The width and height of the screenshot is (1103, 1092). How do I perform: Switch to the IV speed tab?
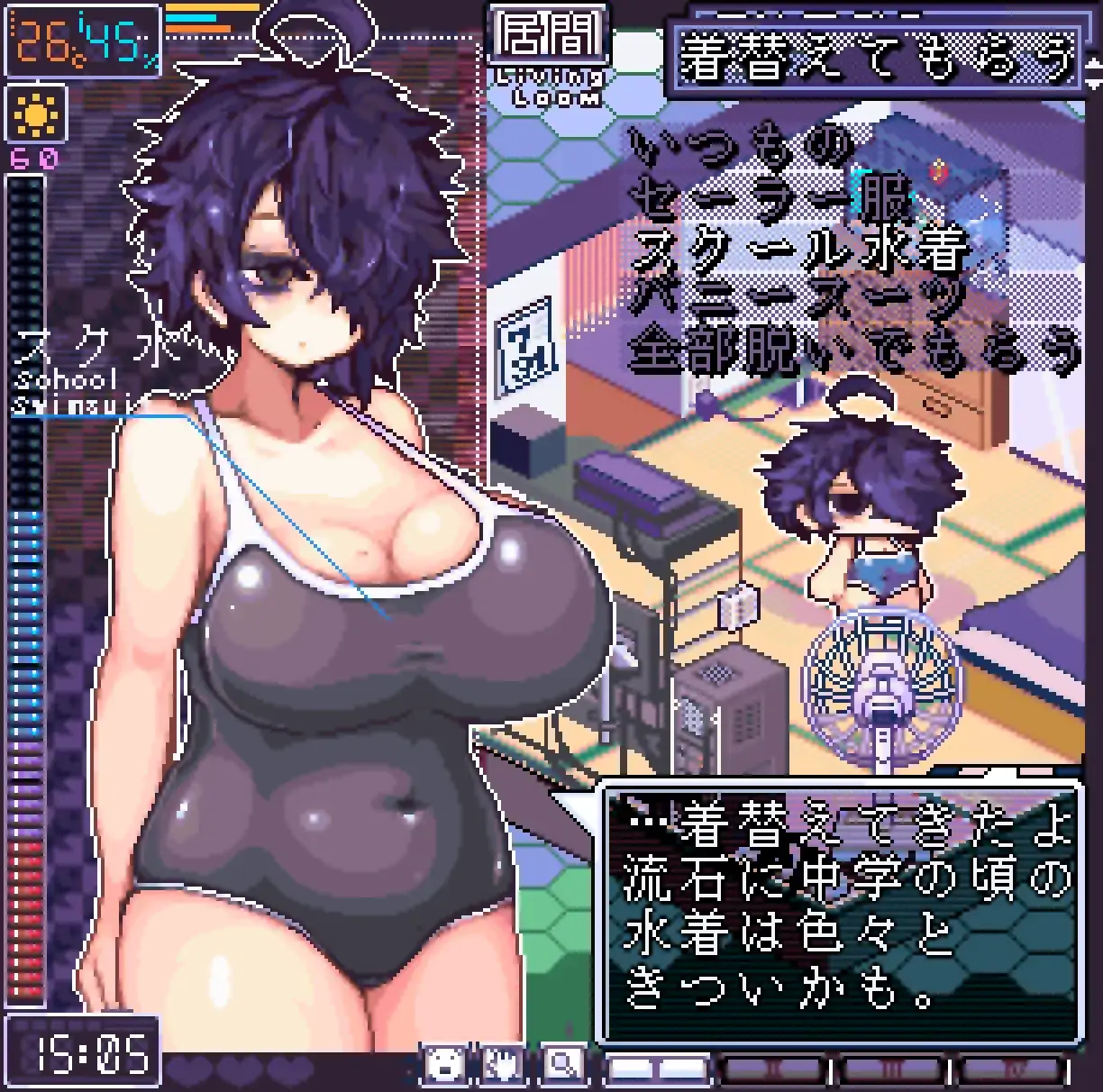pyautogui.click(x=1008, y=1069)
